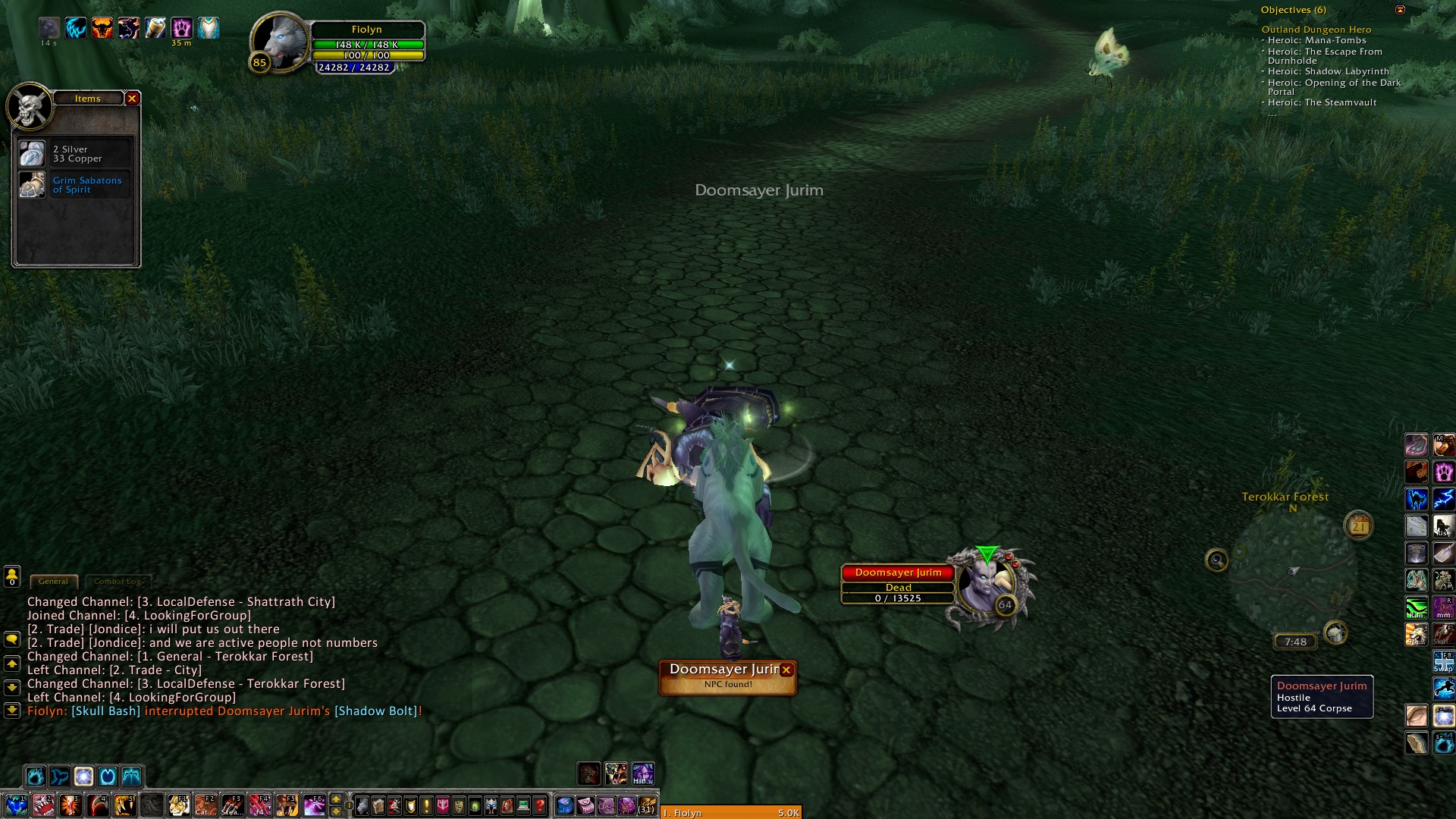This screenshot has width=1456, height=819.
Task: Take the 2 Silver 33 Copper
Action: (x=33, y=154)
